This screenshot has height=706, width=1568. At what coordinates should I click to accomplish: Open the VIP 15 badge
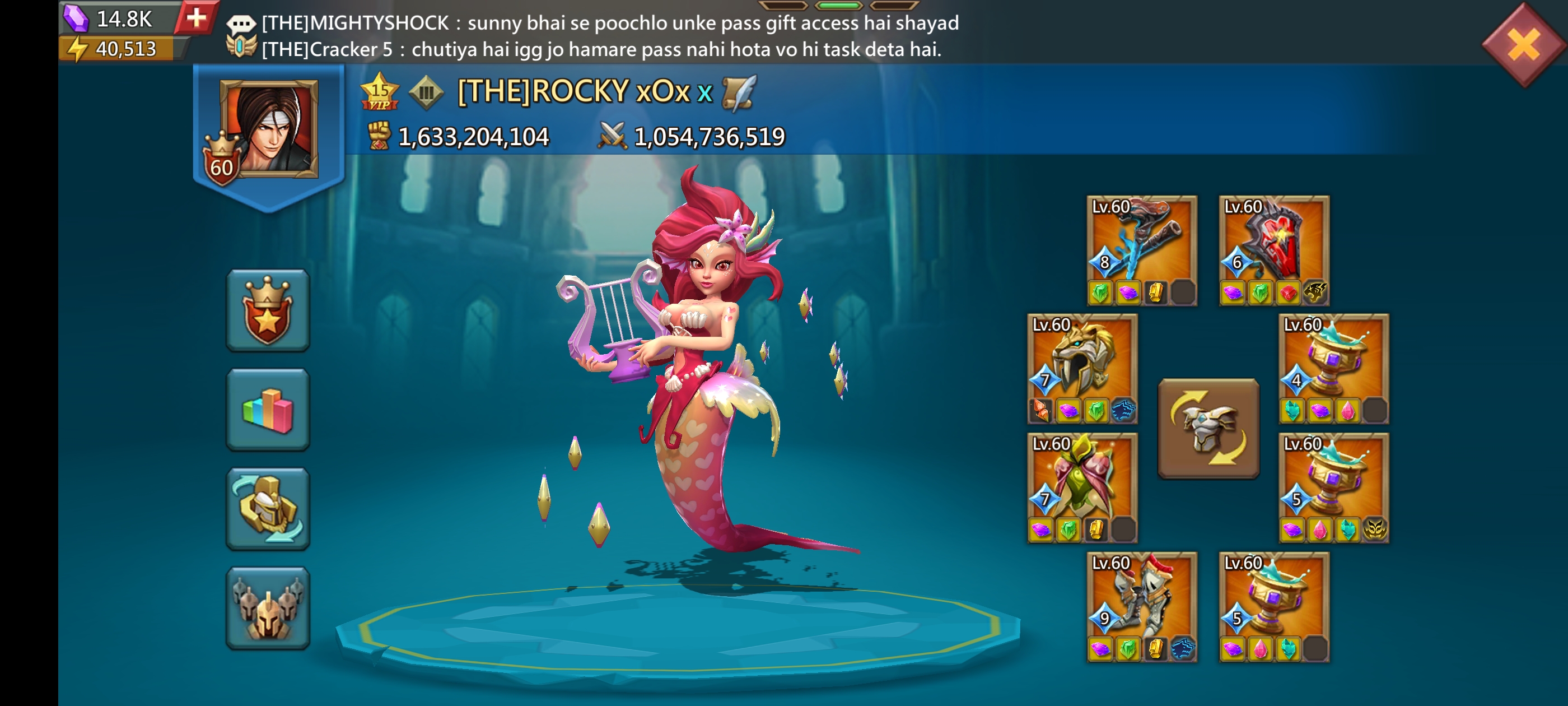click(x=379, y=92)
